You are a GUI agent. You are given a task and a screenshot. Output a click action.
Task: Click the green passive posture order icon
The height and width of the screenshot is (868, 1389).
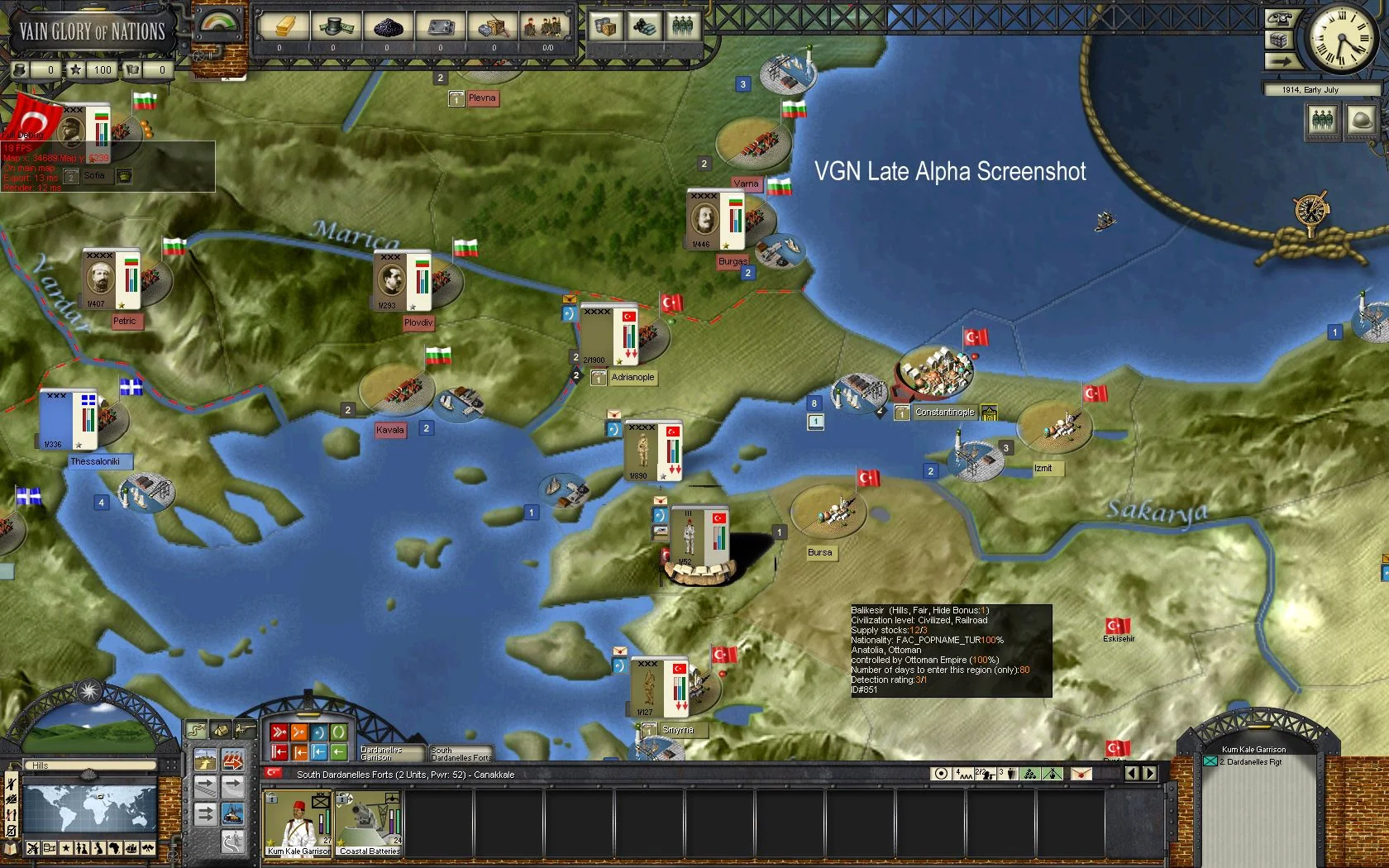click(x=339, y=732)
